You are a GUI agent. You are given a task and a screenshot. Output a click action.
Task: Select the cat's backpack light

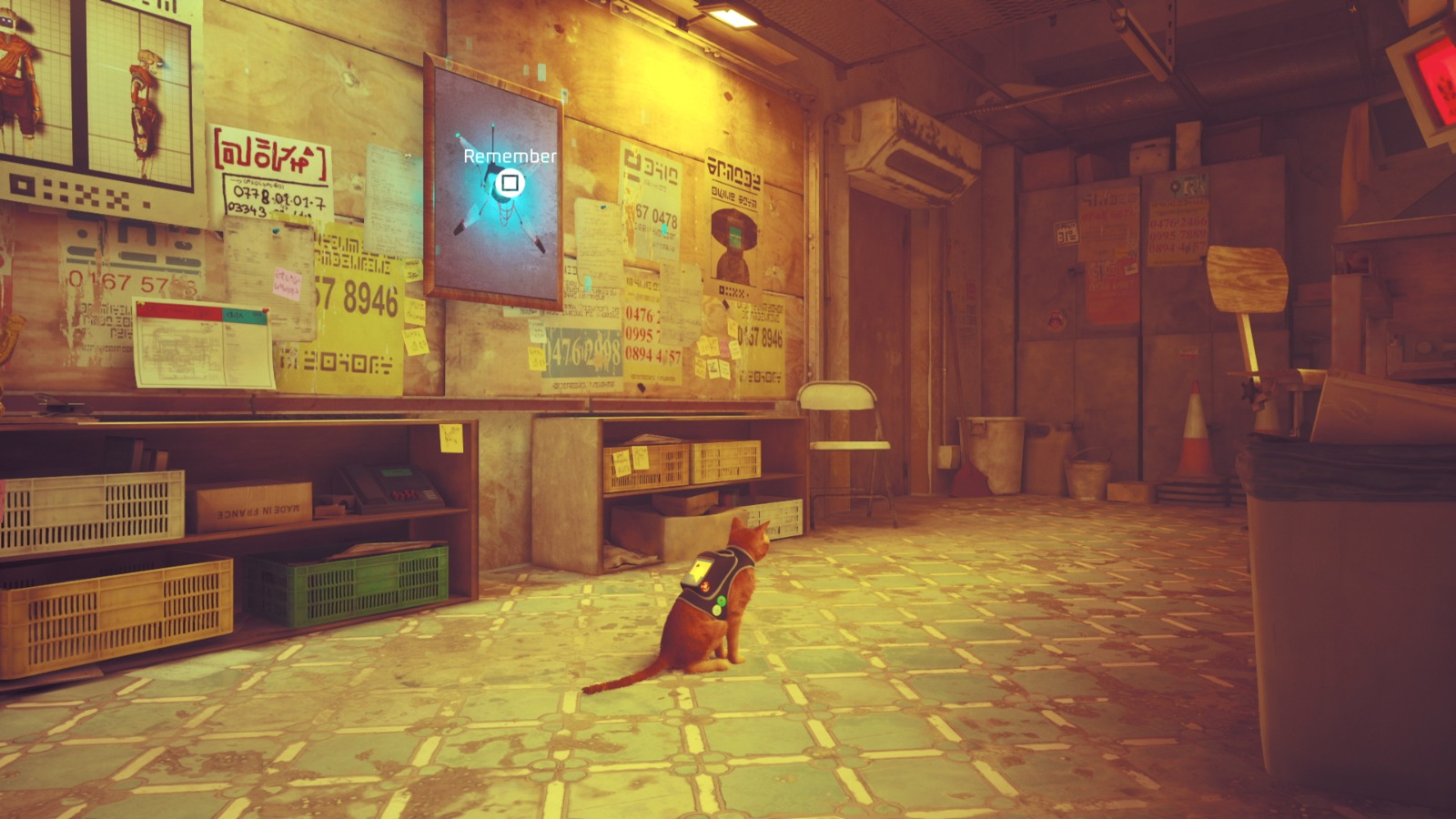click(720, 600)
